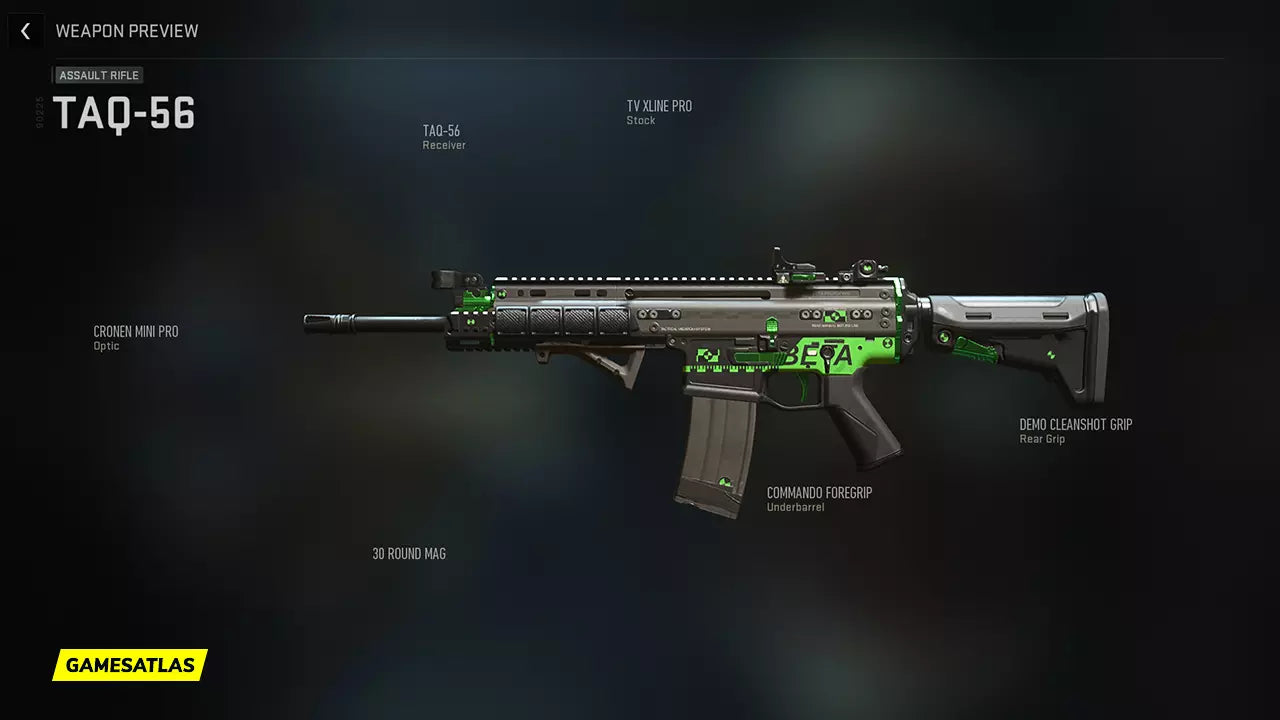Screen dimensions: 1280x720
Task: Click the GamesAtlas watermark logo
Action: pyautogui.click(x=130, y=665)
